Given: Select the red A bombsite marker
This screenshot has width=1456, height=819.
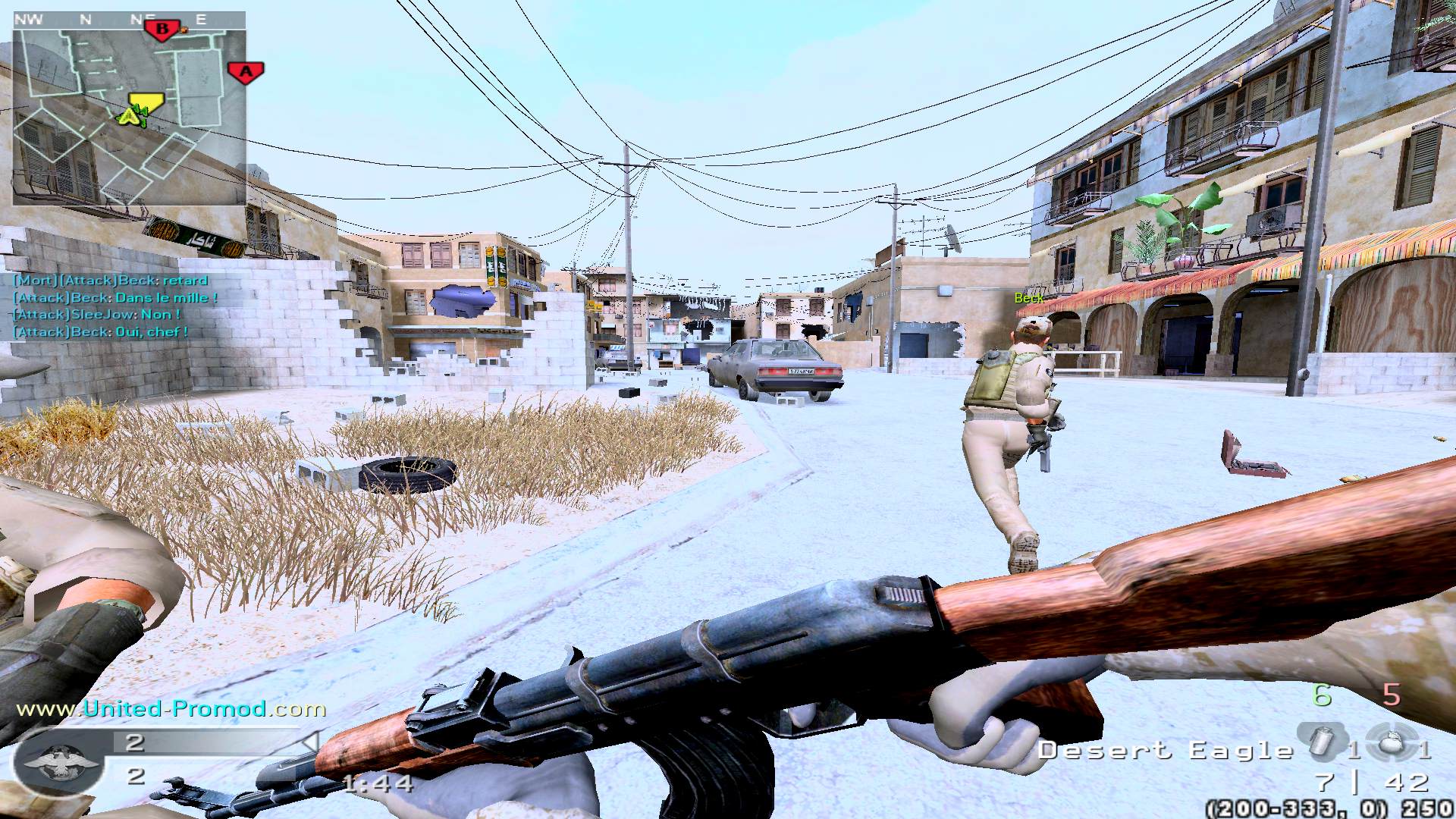Looking at the screenshot, I should coord(246,72).
